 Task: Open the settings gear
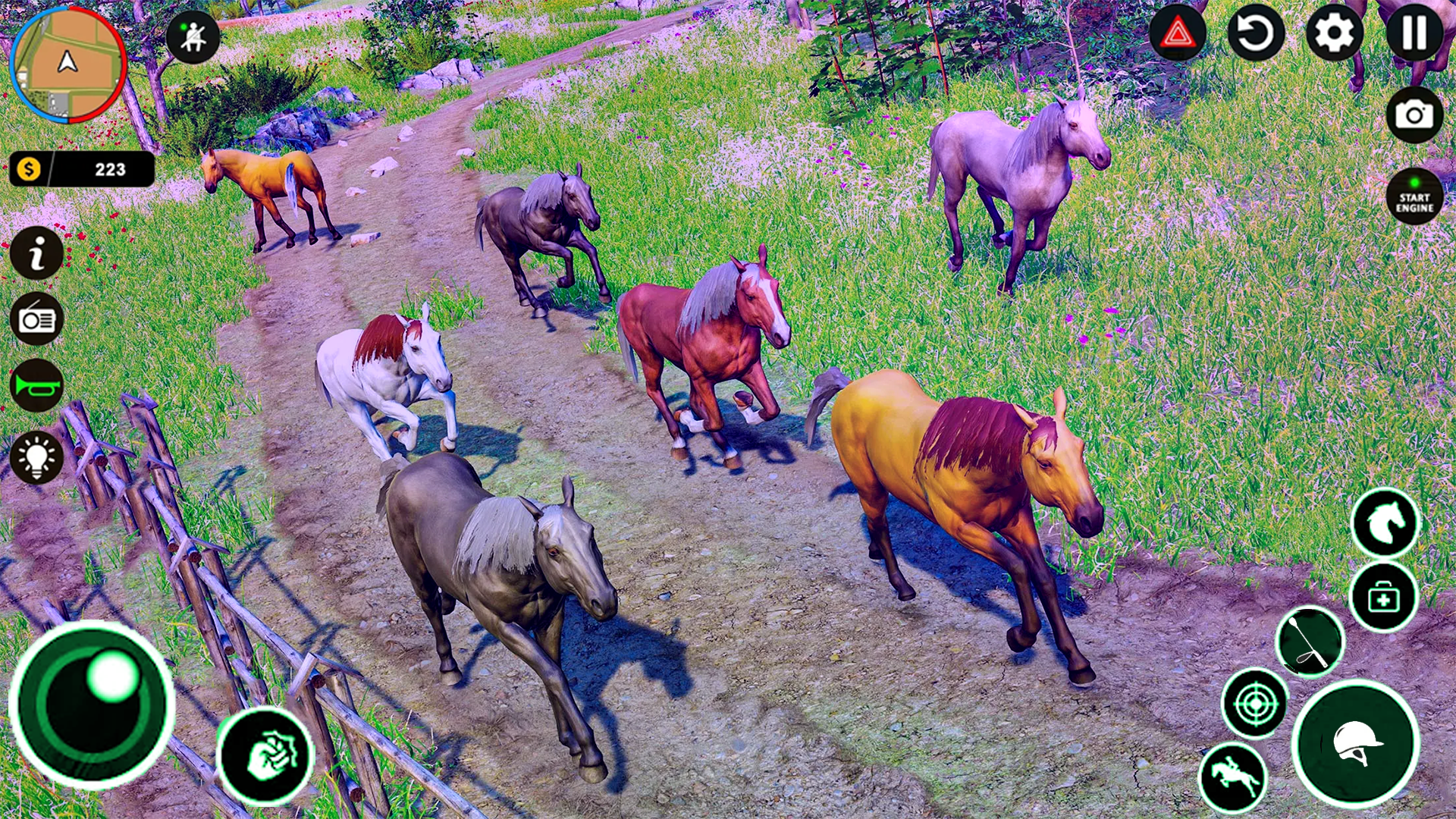1335,33
